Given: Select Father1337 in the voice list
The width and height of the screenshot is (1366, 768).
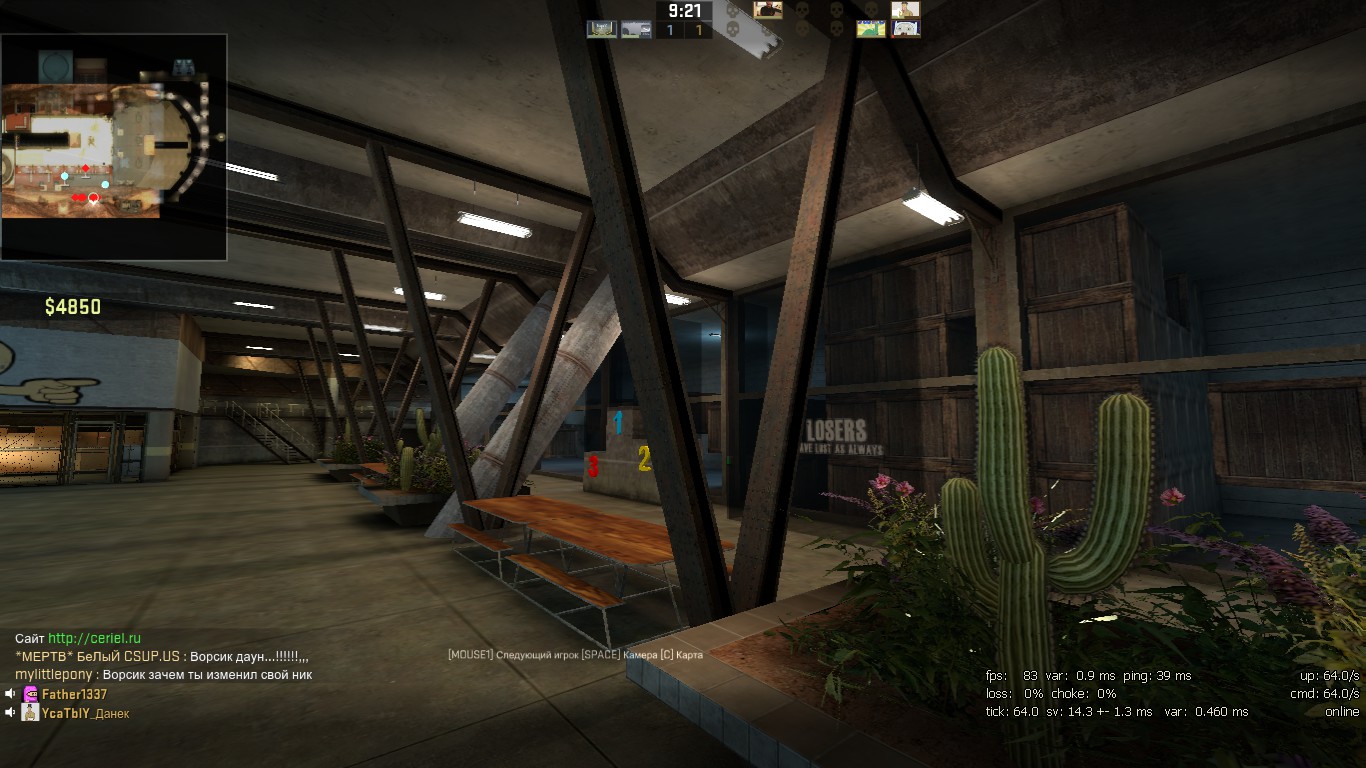Looking at the screenshot, I should pos(74,694).
